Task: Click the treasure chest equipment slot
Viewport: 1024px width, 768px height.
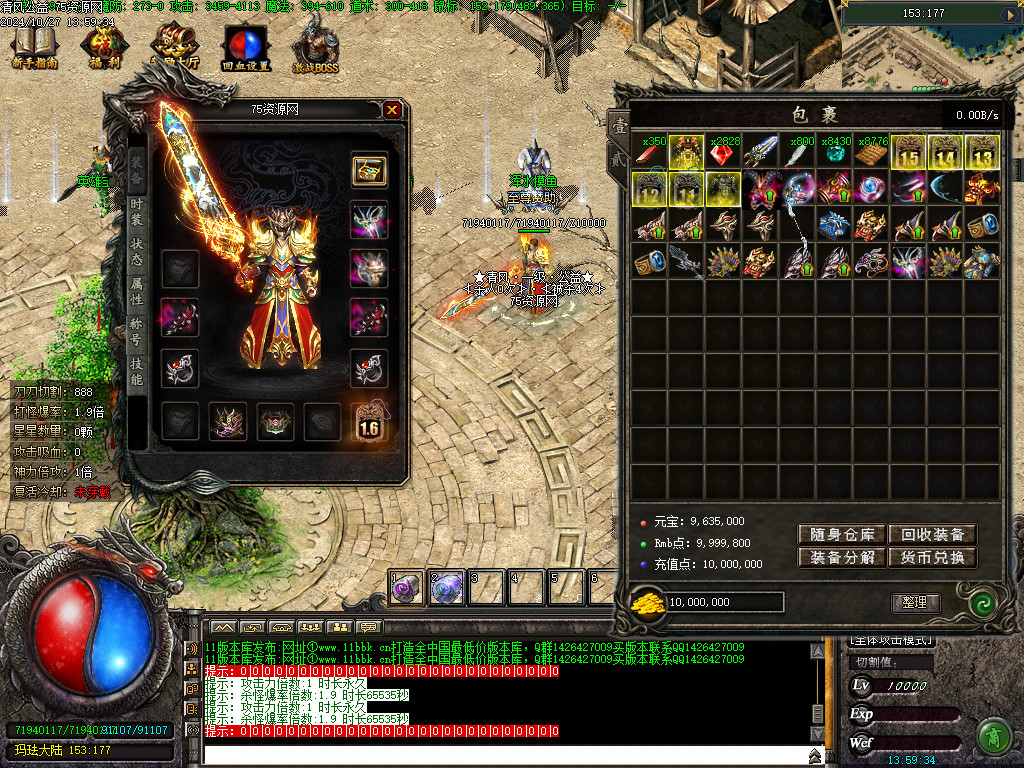Action: (369, 170)
